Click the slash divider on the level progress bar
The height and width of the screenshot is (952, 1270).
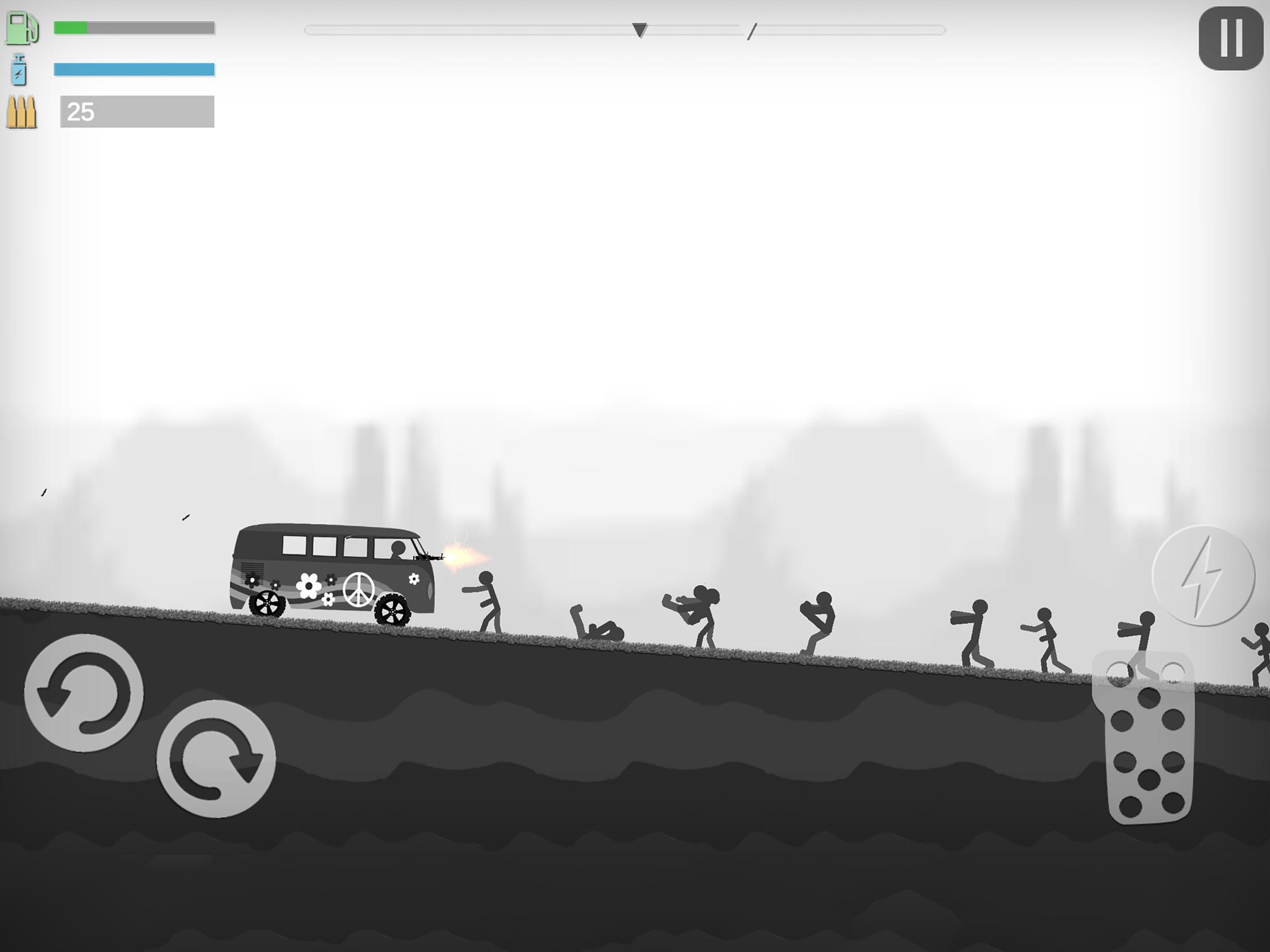point(753,32)
